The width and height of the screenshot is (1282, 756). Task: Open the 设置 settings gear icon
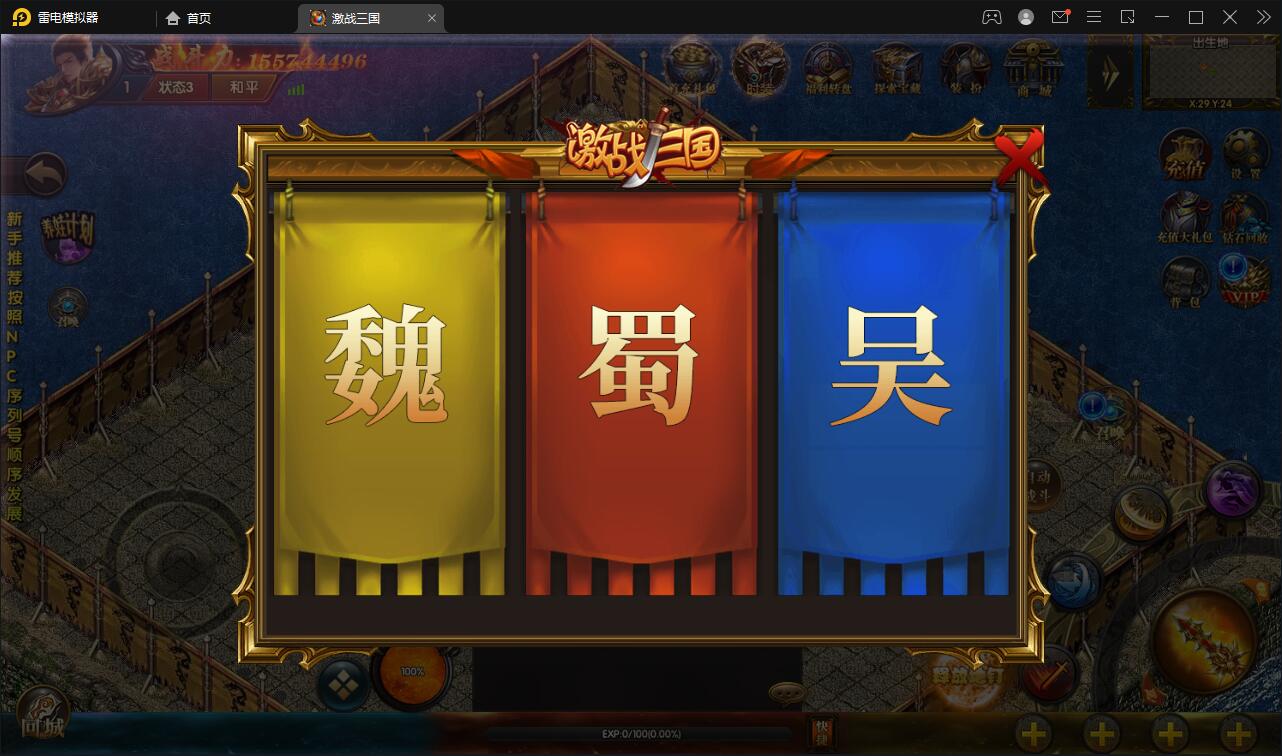coord(1243,153)
